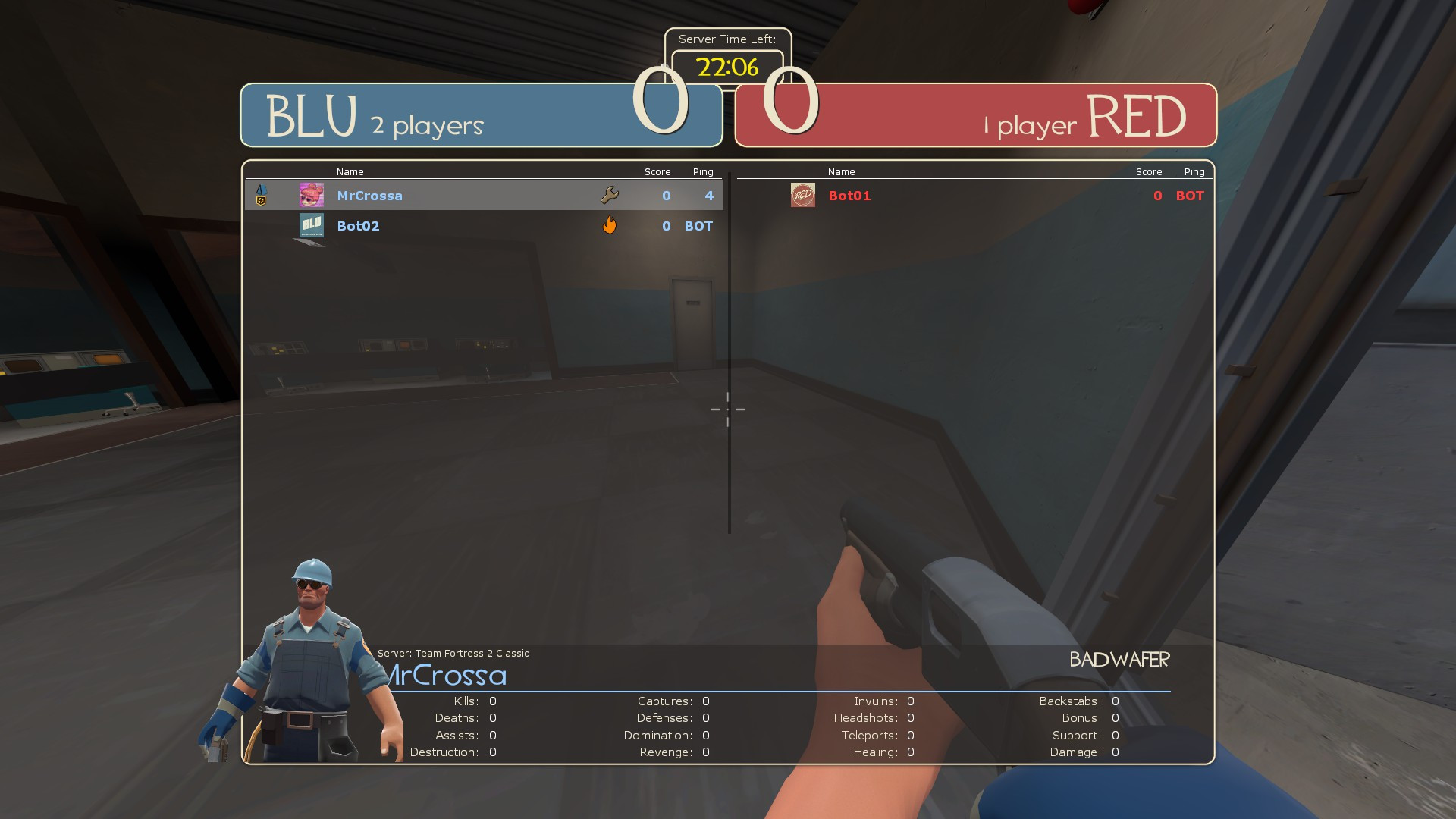The width and height of the screenshot is (1456, 819).
Task: Click the Kills stat value
Action: coord(492,701)
